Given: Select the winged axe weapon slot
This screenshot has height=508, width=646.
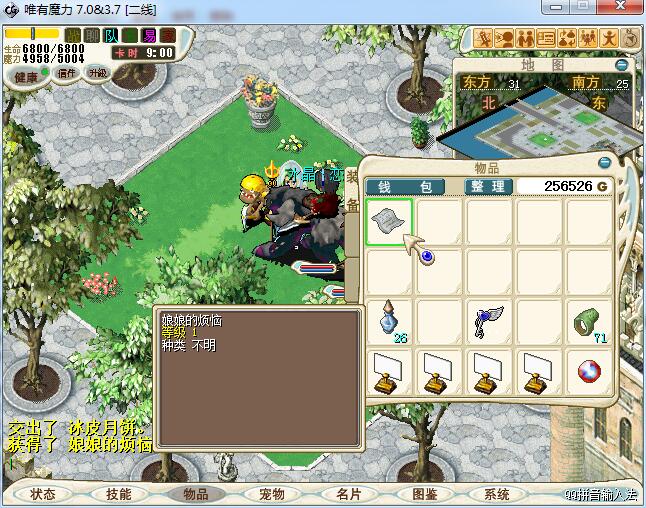Looking at the screenshot, I should click(489, 321).
